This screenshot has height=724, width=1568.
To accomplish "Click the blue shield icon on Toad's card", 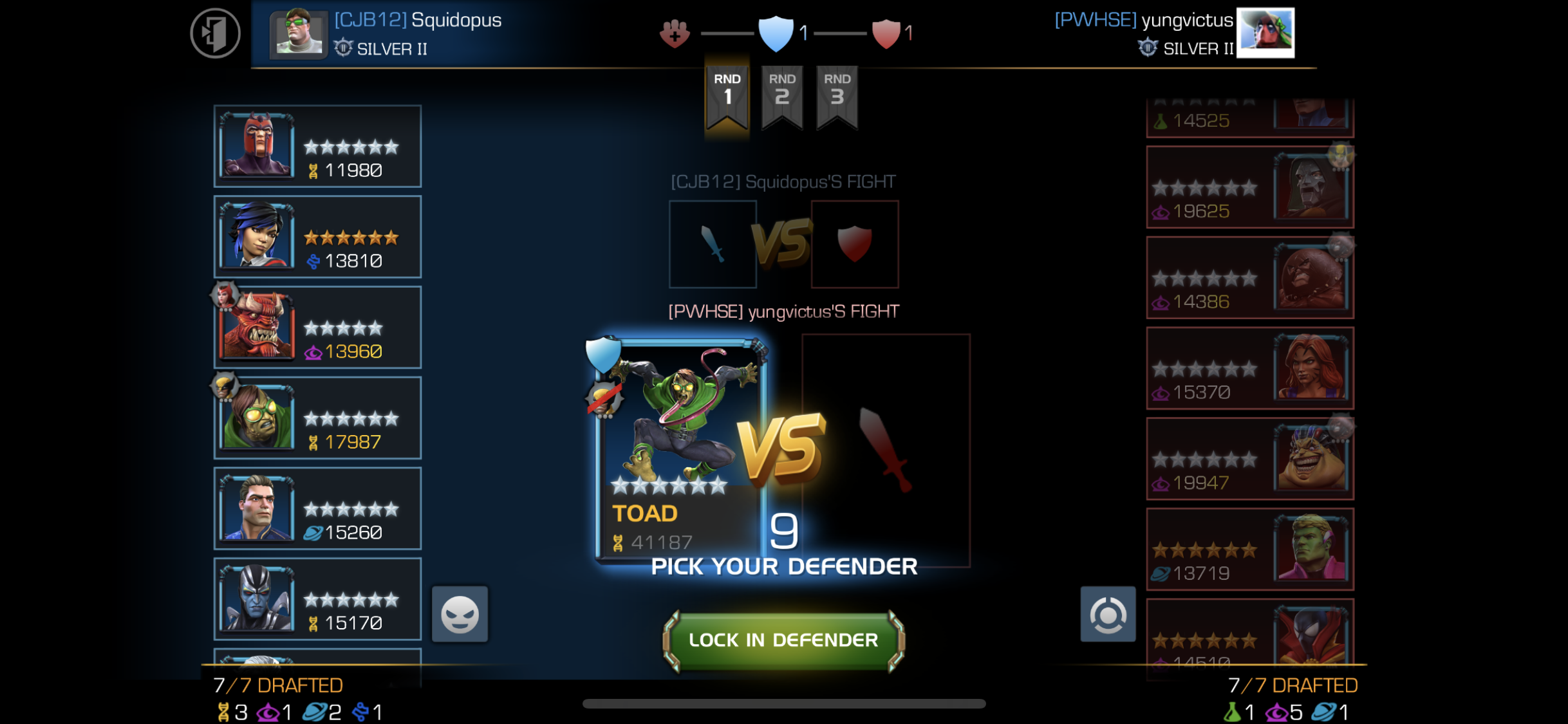I will tap(604, 353).
